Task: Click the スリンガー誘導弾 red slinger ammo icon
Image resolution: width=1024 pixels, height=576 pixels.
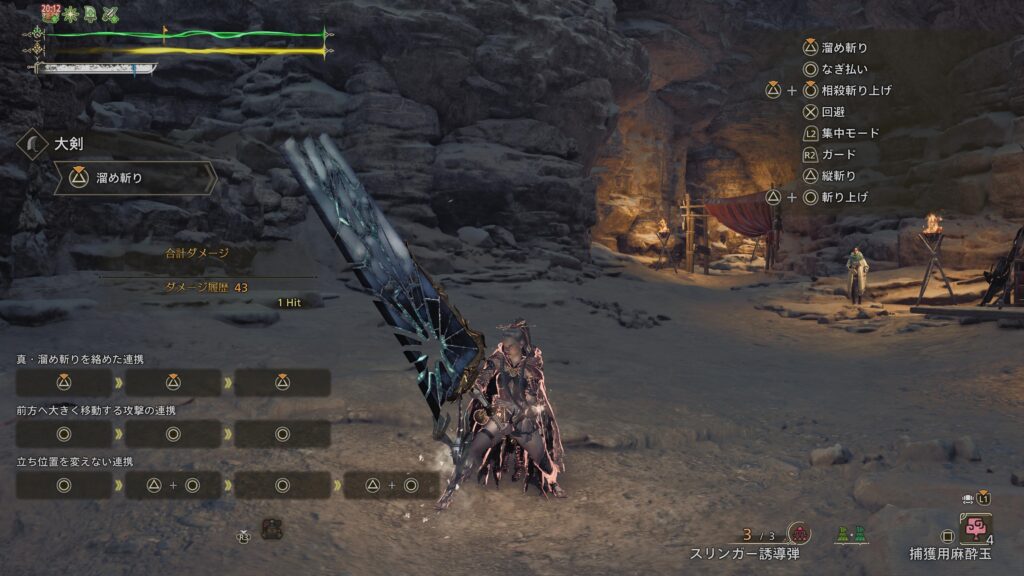Action: [x=798, y=534]
